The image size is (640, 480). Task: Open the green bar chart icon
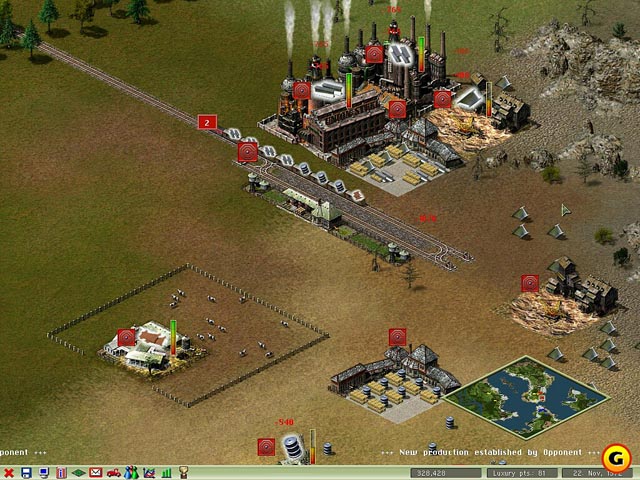(166, 472)
